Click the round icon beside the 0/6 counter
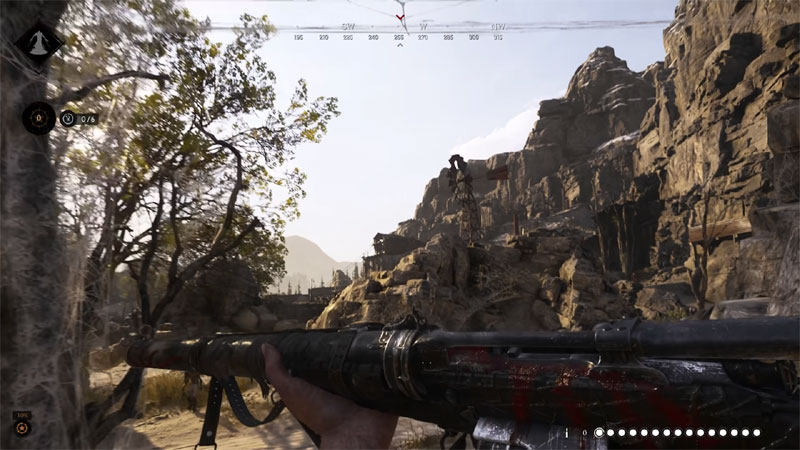Image resolution: width=800 pixels, height=450 pixels. tap(68, 118)
